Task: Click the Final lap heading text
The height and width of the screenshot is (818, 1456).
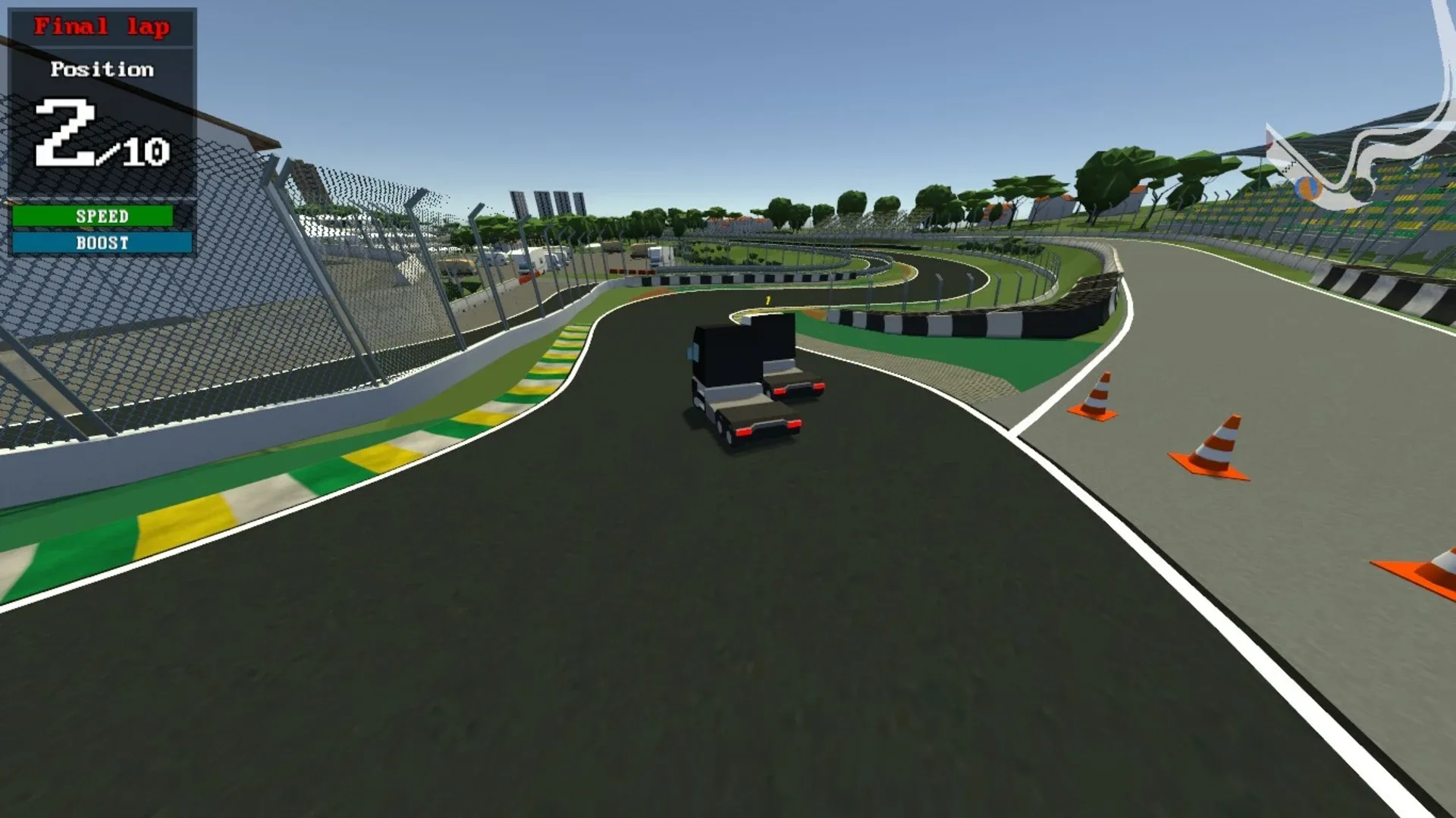Action: coord(101,26)
